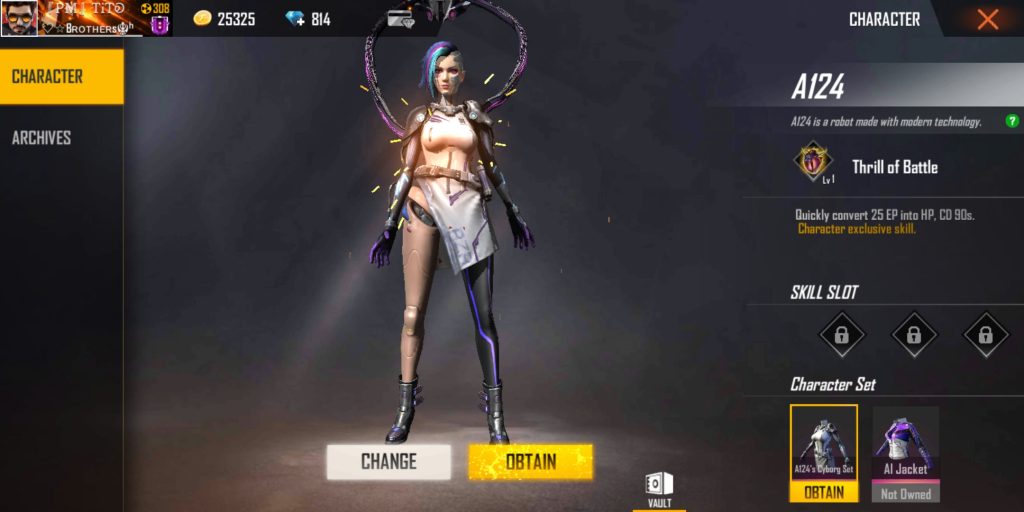Tap the gold coins balance
Screen dimensions: 1024x512
pyautogui.click(x=226, y=19)
